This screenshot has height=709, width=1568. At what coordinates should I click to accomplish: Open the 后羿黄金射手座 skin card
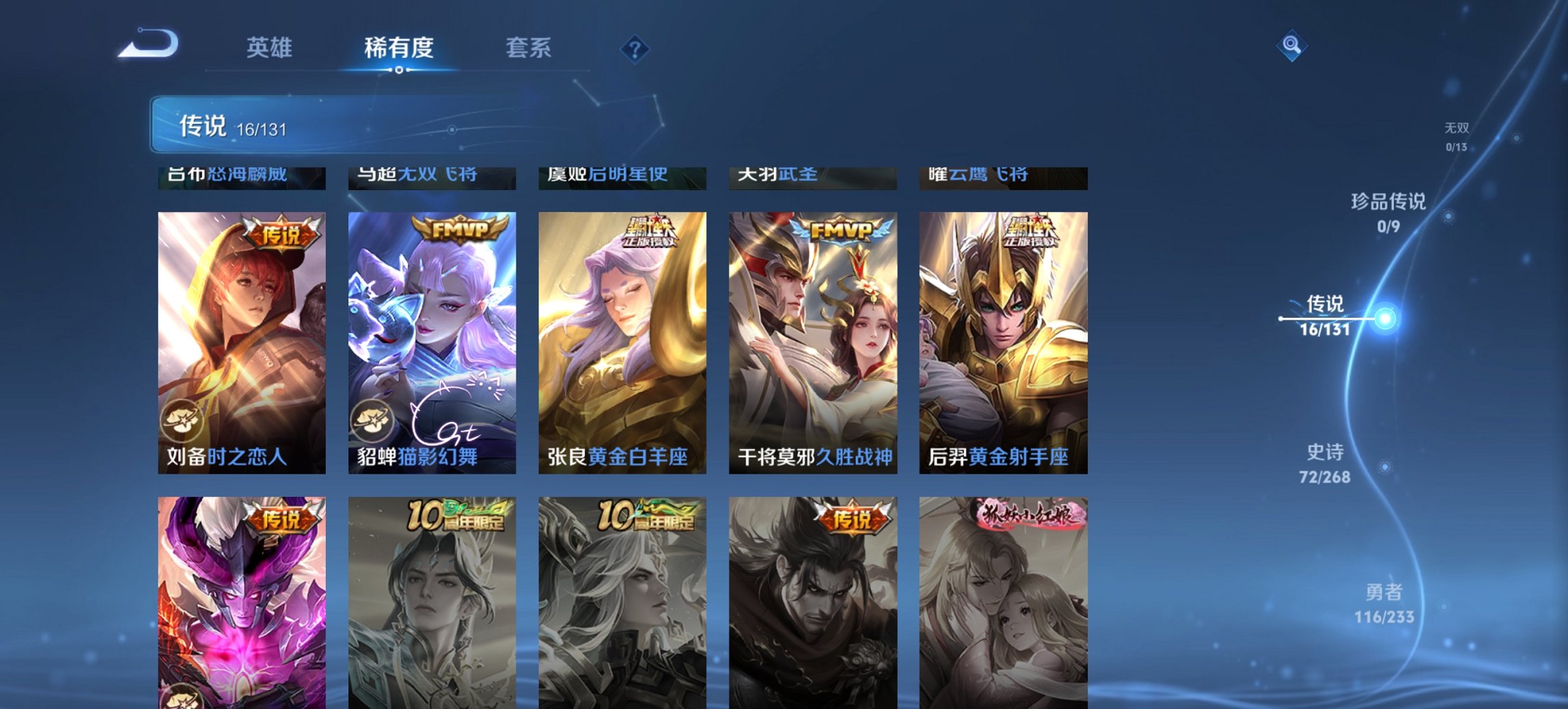[1004, 342]
